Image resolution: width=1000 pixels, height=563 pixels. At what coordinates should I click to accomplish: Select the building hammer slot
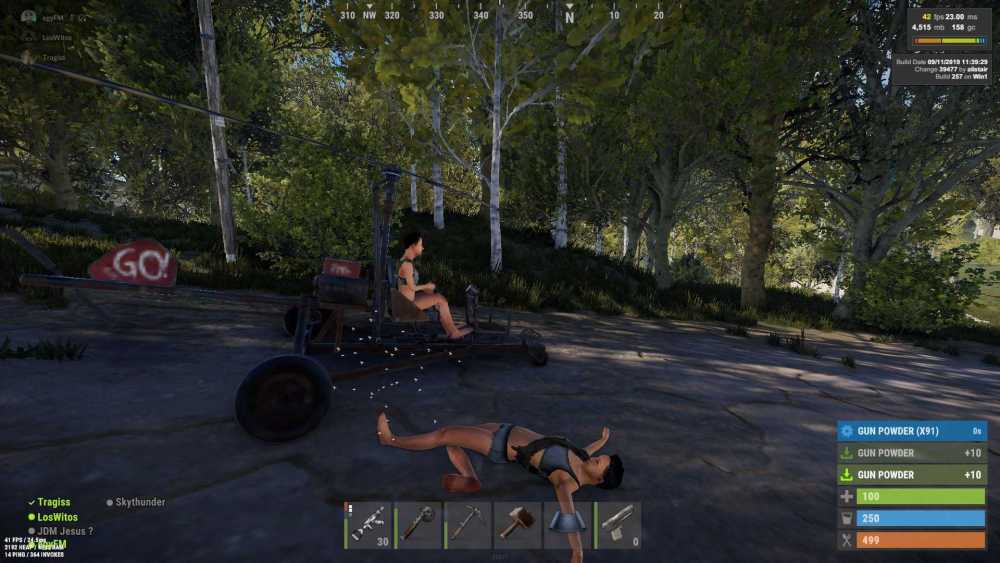[518, 524]
